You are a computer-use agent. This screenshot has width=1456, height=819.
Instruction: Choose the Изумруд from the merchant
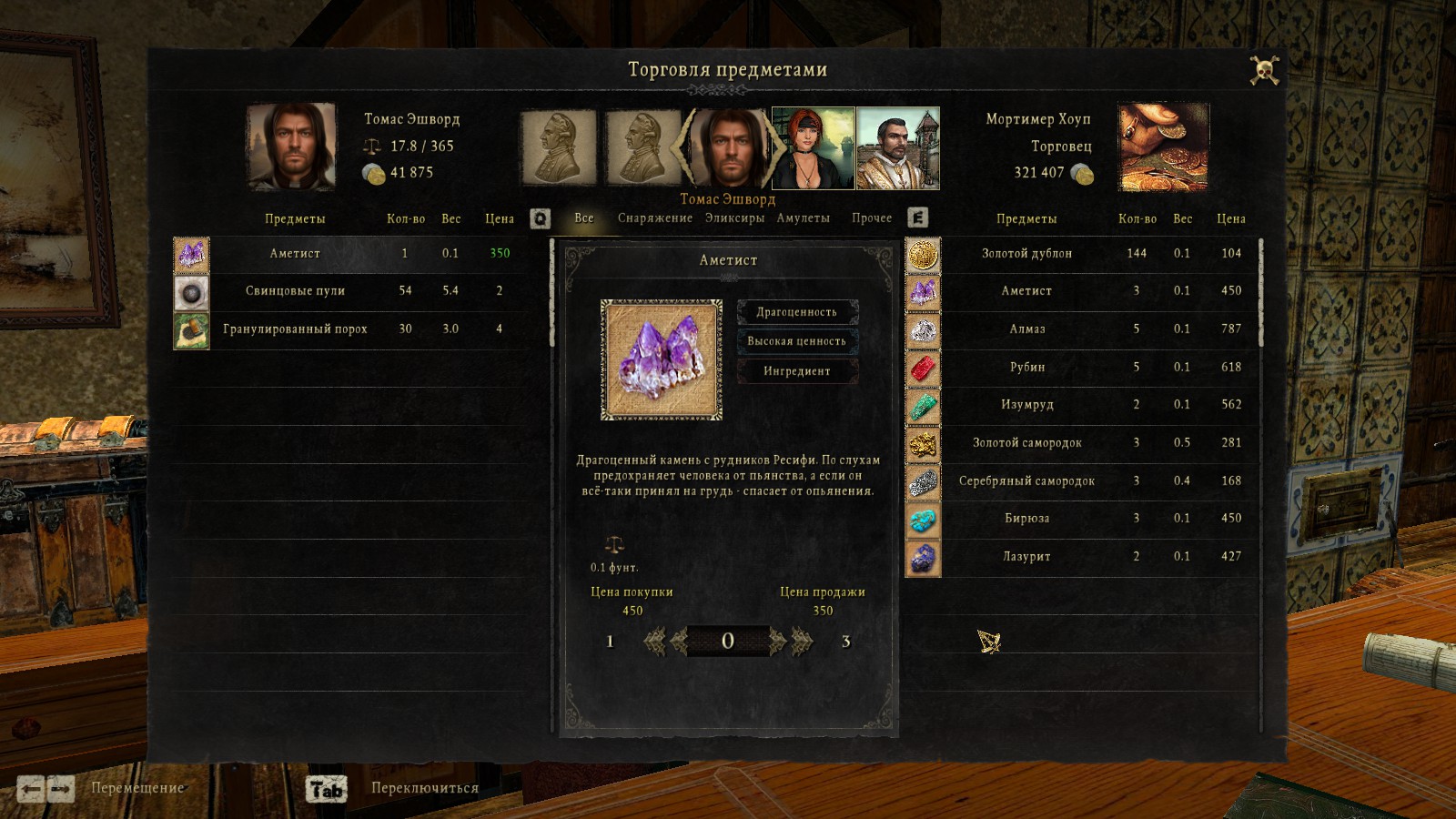1026,405
